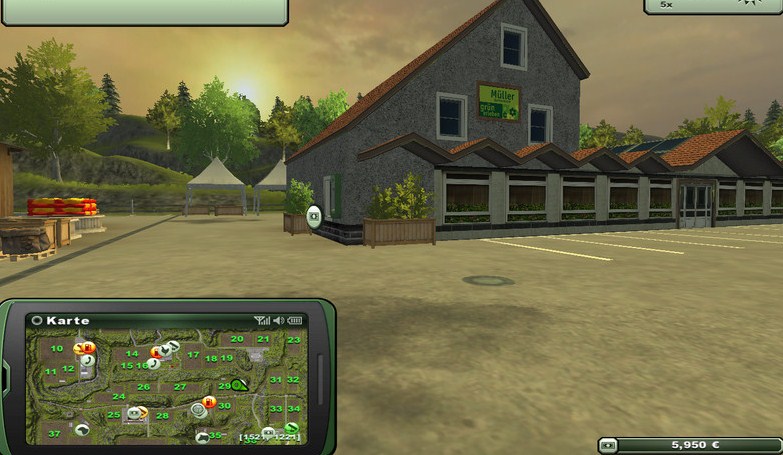Click the horse icon near field 35
The height and width of the screenshot is (455, 783).
click(202, 437)
